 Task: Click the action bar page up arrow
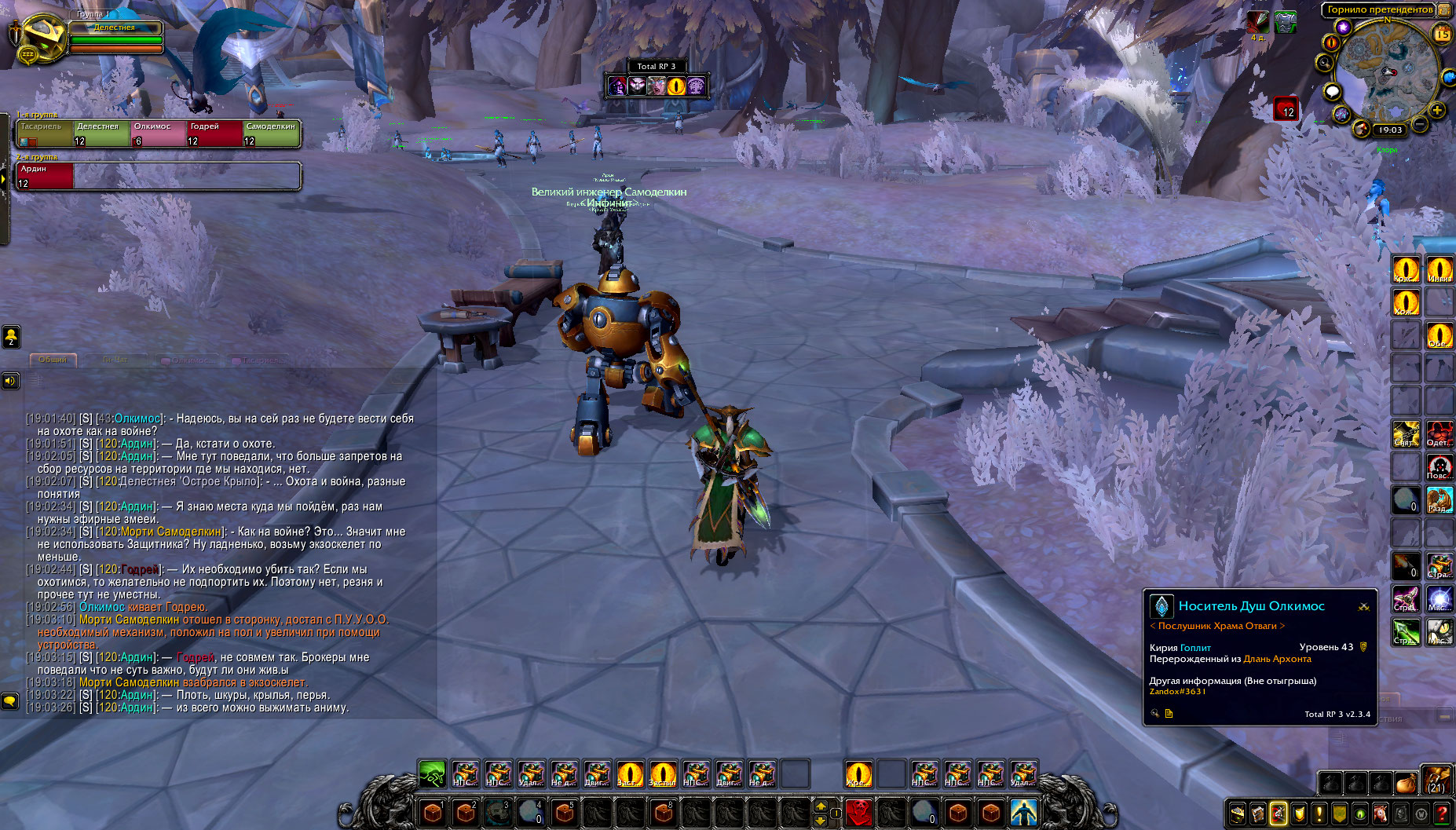821,806
